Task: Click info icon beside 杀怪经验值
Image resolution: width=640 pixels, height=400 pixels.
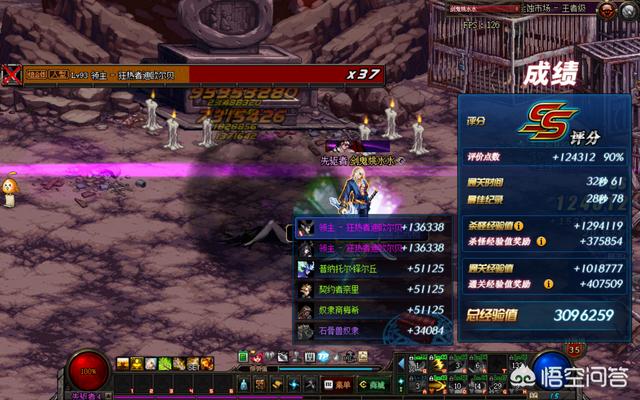Action: point(518,225)
